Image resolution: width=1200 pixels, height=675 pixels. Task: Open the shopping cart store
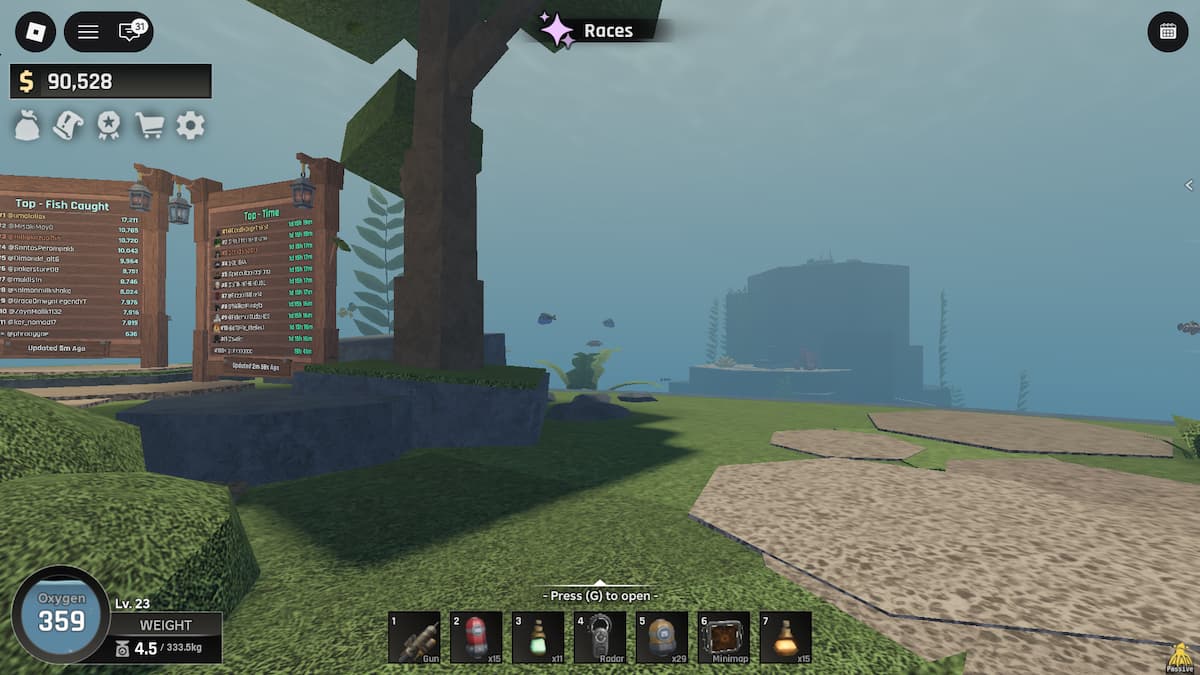[149, 126]
